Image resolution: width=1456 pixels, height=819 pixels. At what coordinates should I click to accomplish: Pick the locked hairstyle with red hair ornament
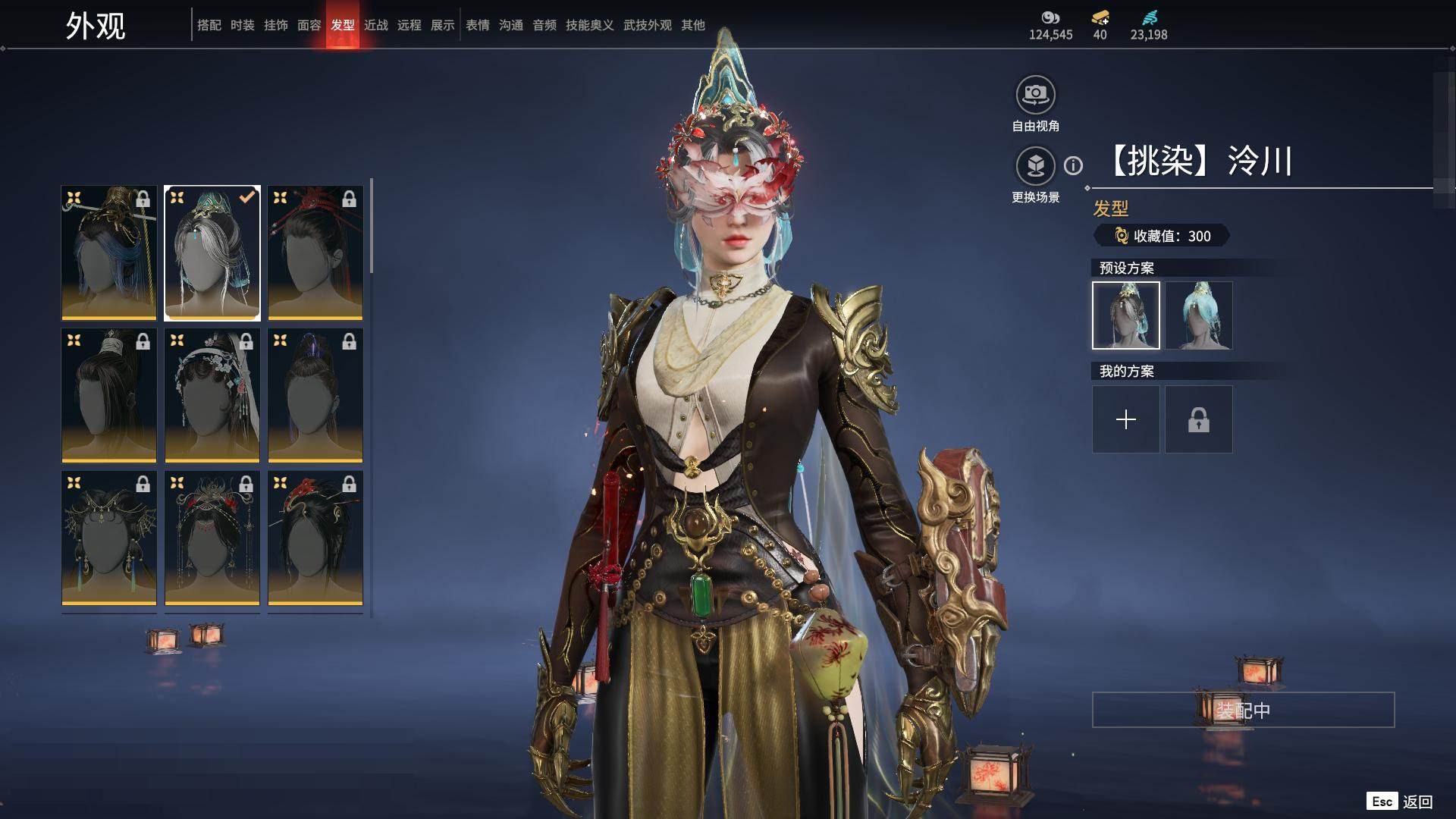point(315,253)
